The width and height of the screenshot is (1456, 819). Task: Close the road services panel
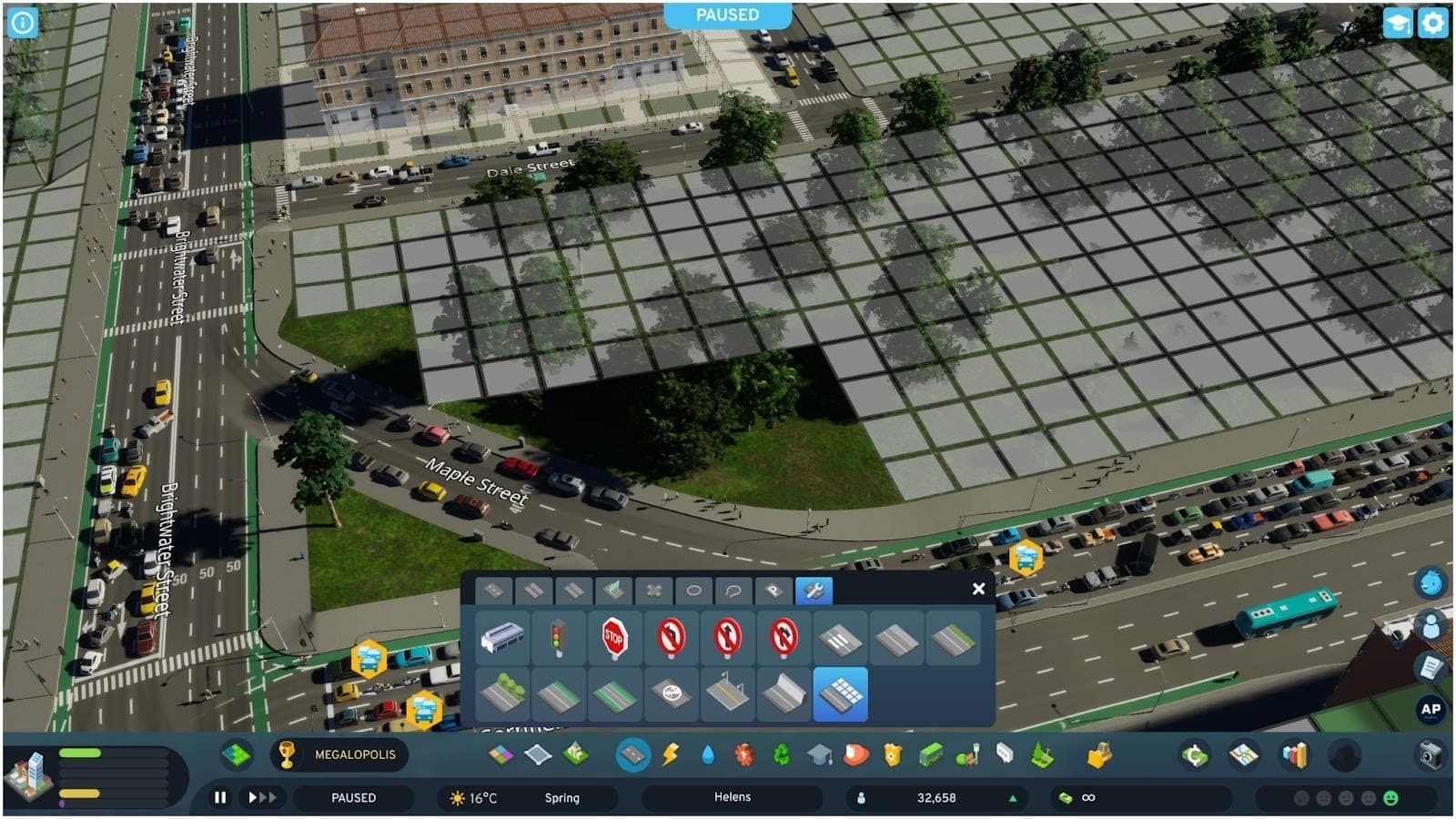pyautogui.click(x=978, y=589)
